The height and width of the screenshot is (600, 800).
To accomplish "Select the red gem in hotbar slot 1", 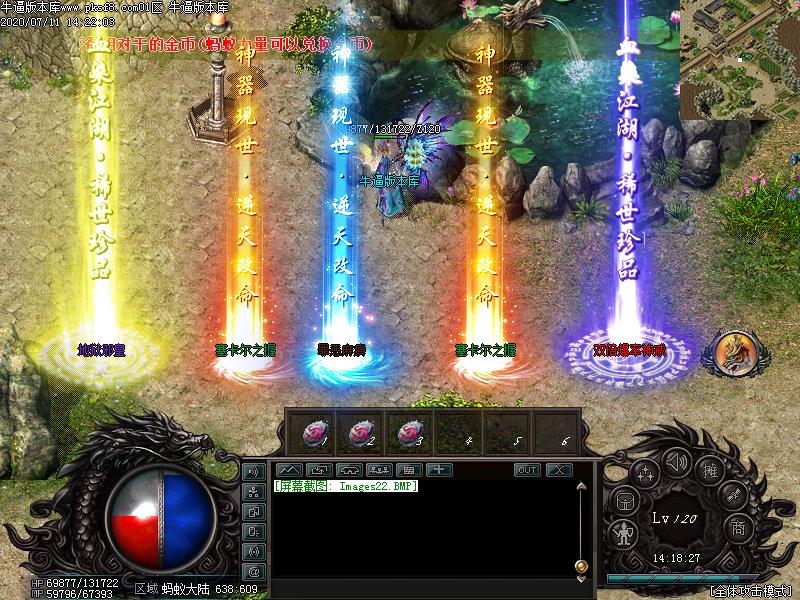I will coord(317,433).
